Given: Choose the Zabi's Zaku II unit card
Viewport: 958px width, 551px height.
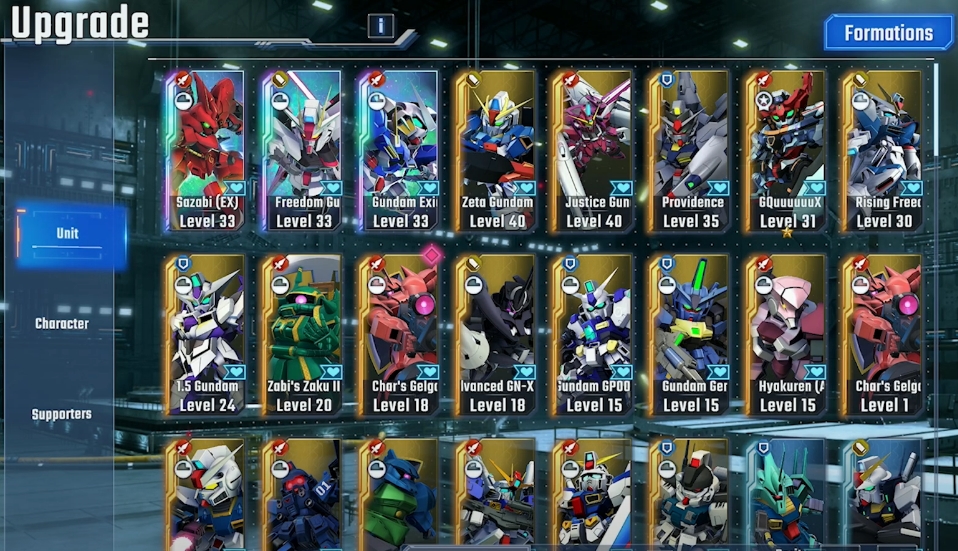Looking at the screenshot, I should click(x=302, y=334).
